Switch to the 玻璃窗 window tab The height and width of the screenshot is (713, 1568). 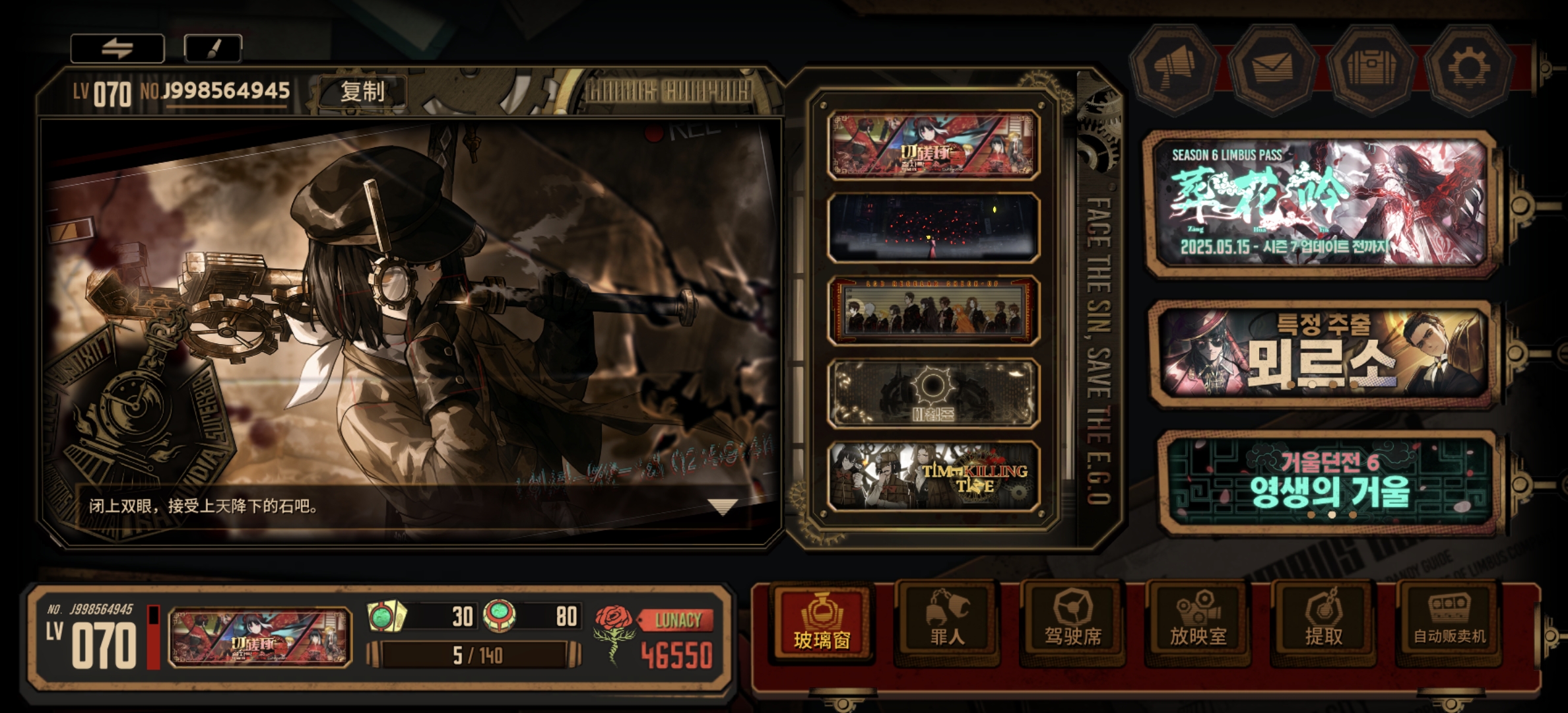click(821, 624)
